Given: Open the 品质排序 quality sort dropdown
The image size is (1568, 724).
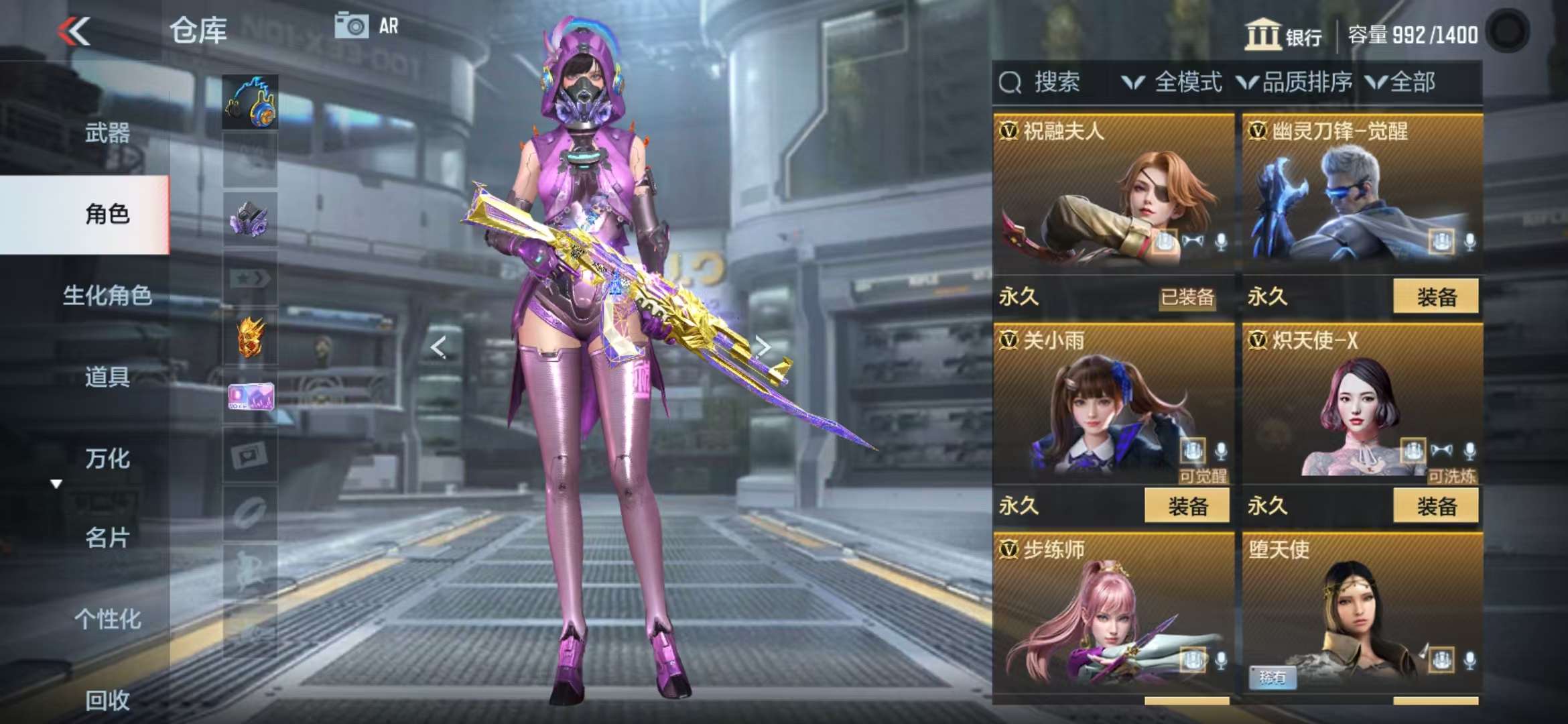Looking at the screenshot, I should [x=1295, y=82].
